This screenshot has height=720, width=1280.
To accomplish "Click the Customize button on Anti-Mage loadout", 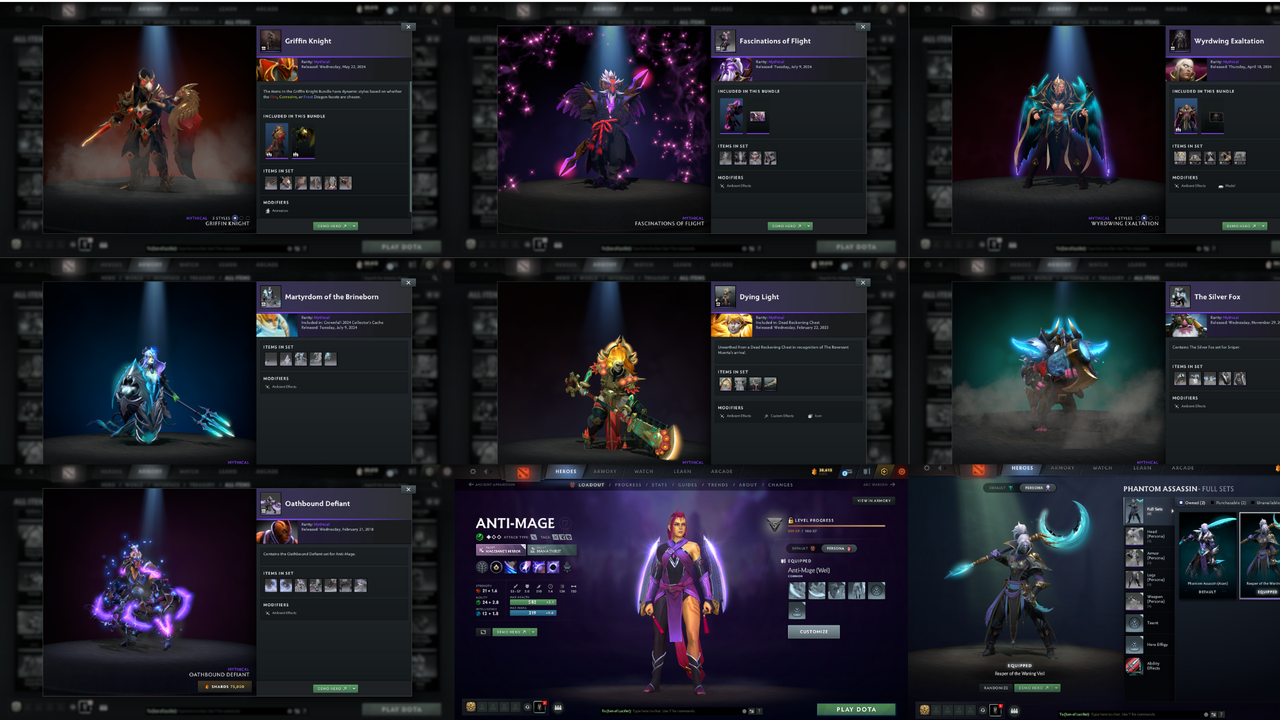I will click(x=813, y=631).
